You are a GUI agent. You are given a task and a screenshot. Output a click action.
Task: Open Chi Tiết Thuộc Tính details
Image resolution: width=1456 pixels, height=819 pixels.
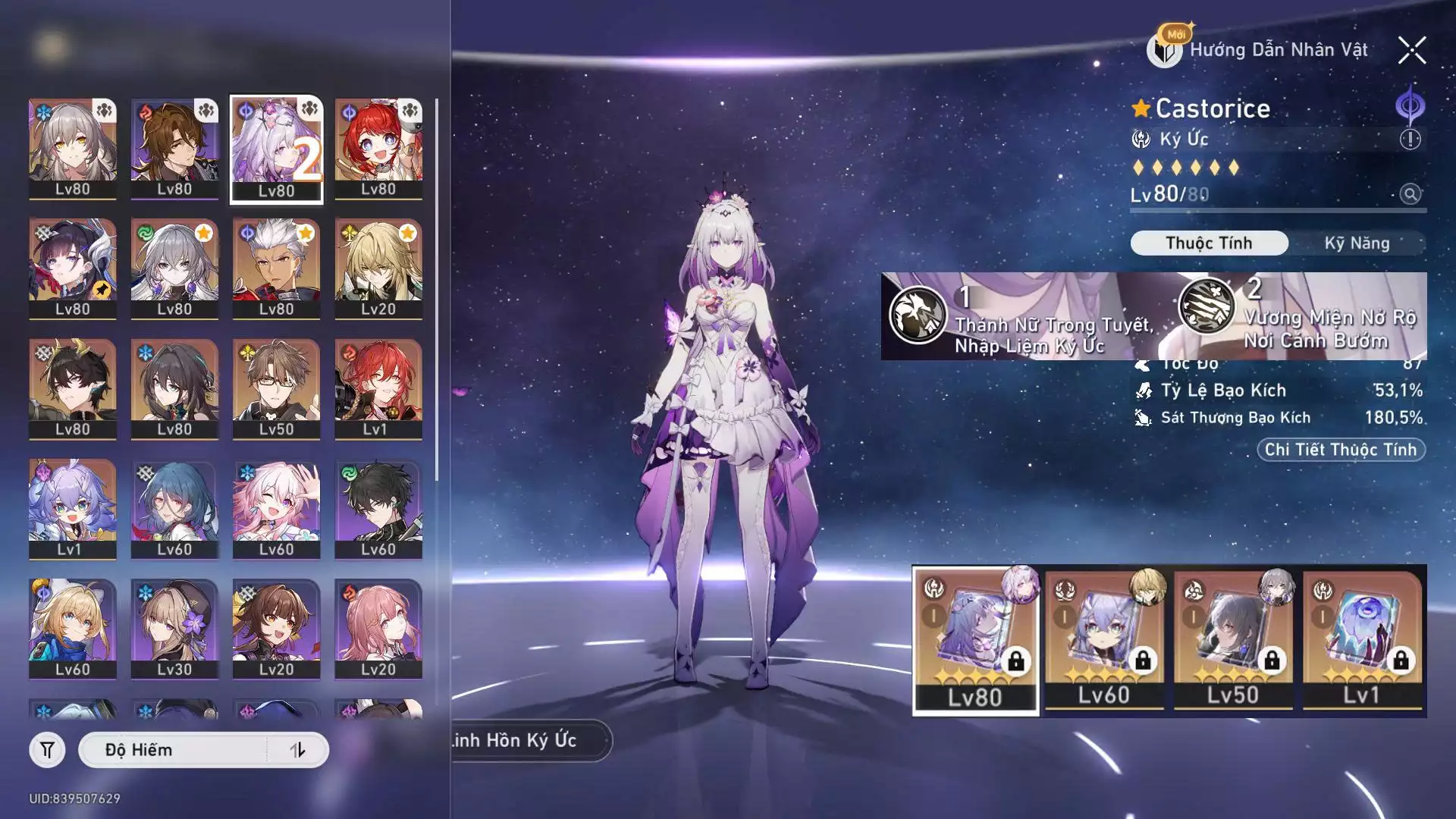coord(1341,450)
